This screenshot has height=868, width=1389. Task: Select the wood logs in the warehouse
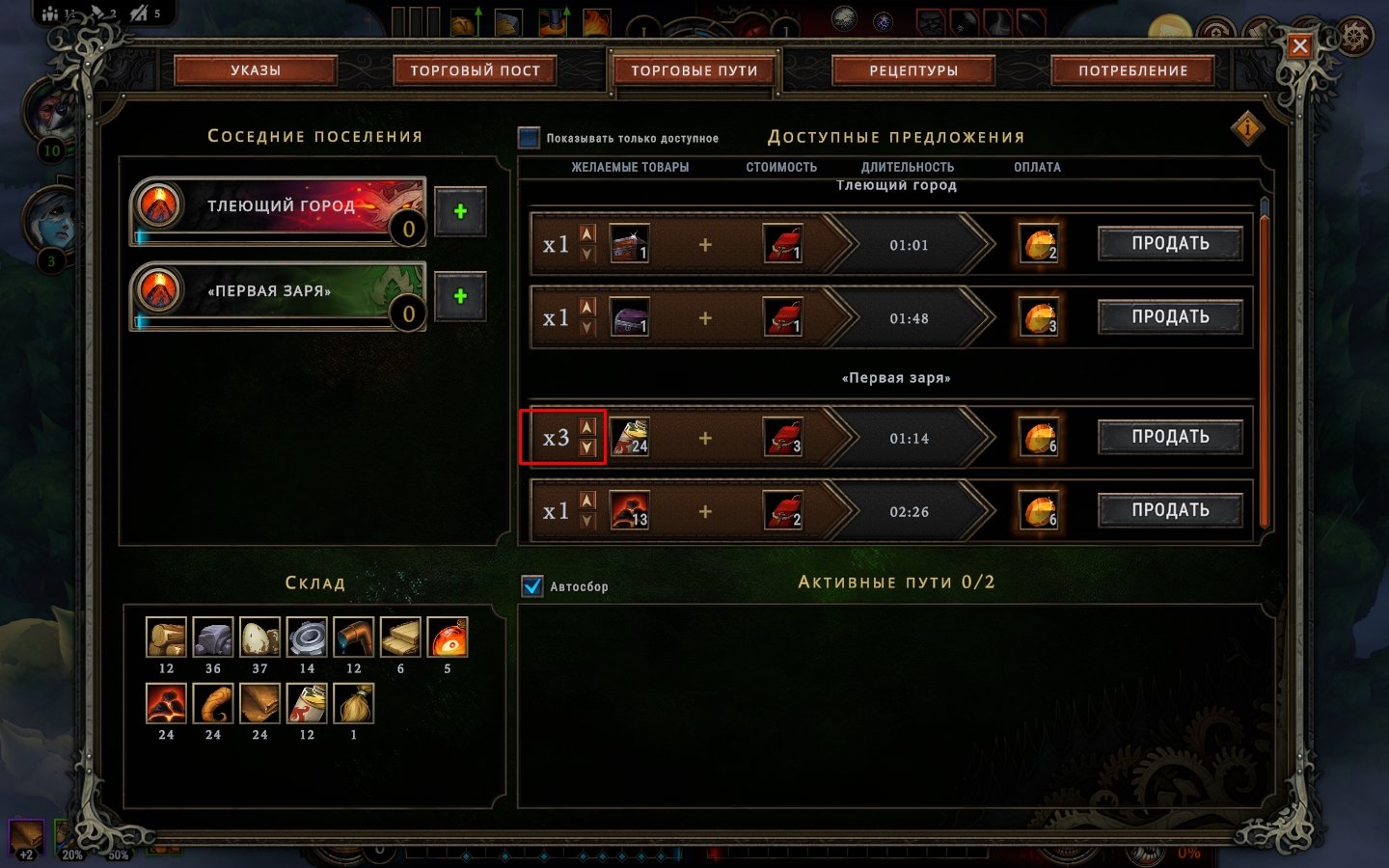pyautogui.click(x=166, y=637)
